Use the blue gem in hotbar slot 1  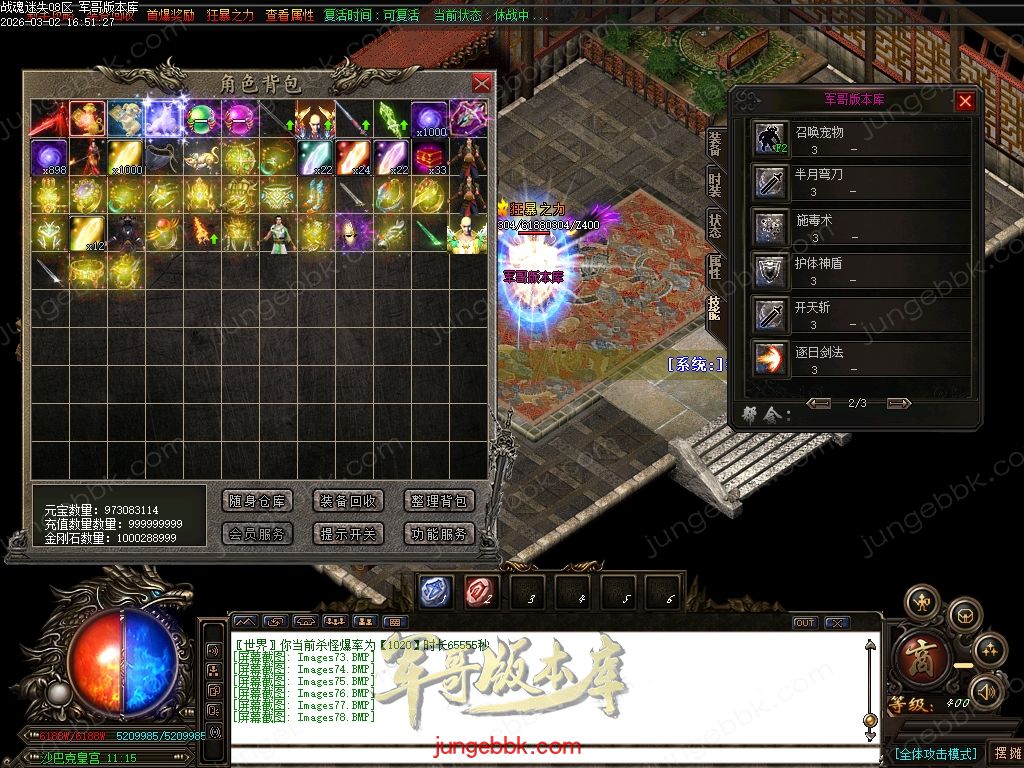(434, 592)
